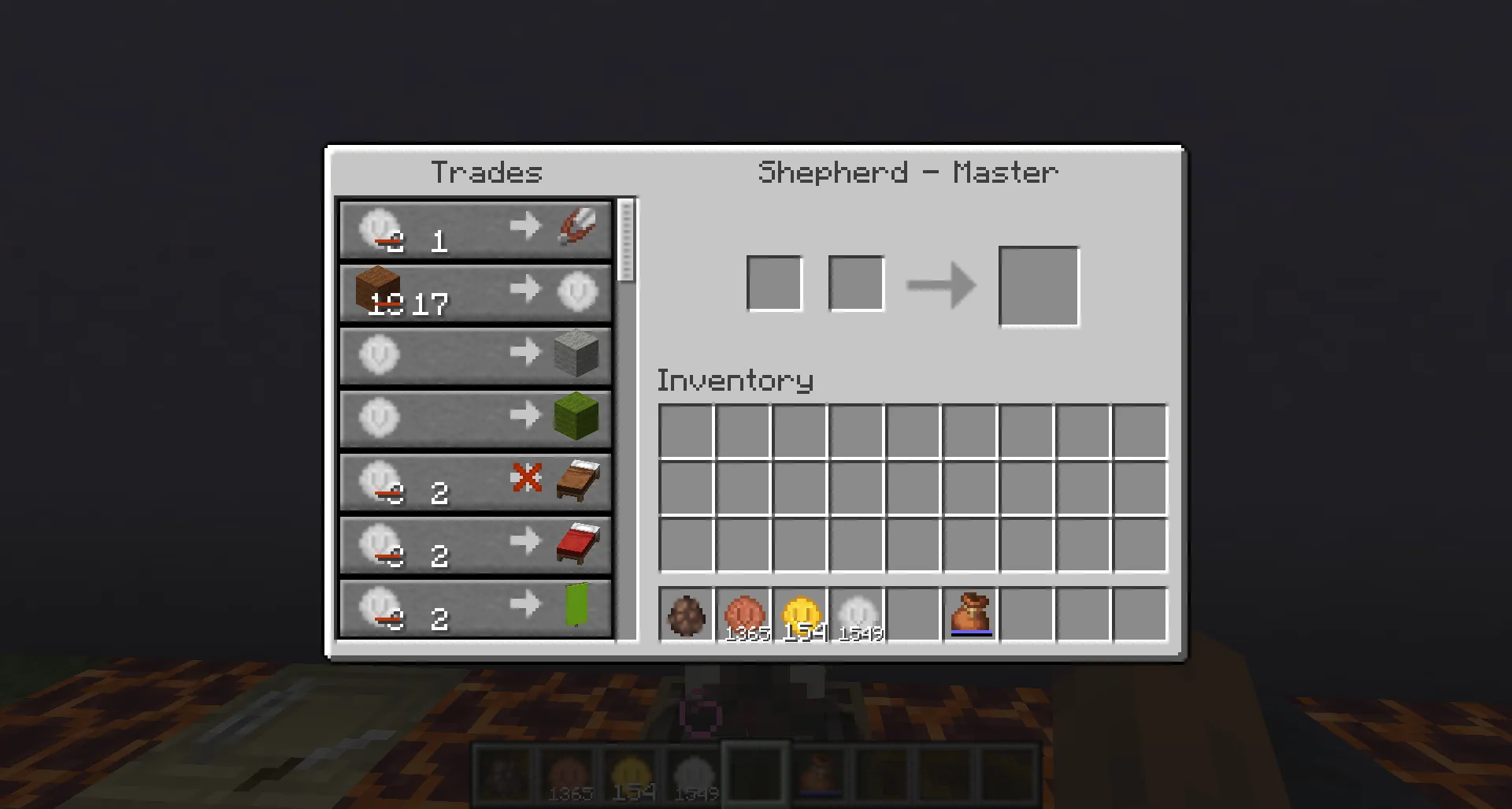Choose the stone block trade offer
1512x809 pixels.
point(474,356)
